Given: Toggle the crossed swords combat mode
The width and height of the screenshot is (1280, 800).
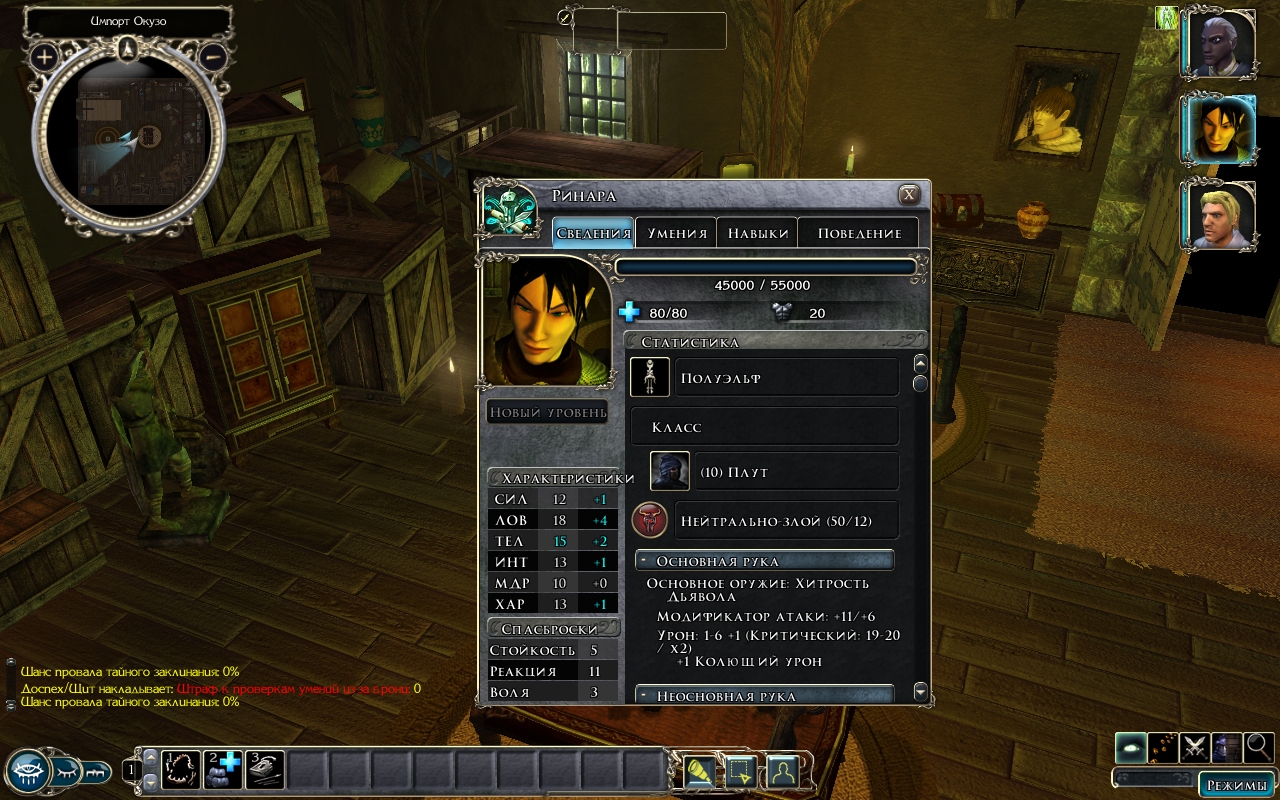Looking at the screenshot, I should pyautogui.click(x=1194, y=747).
